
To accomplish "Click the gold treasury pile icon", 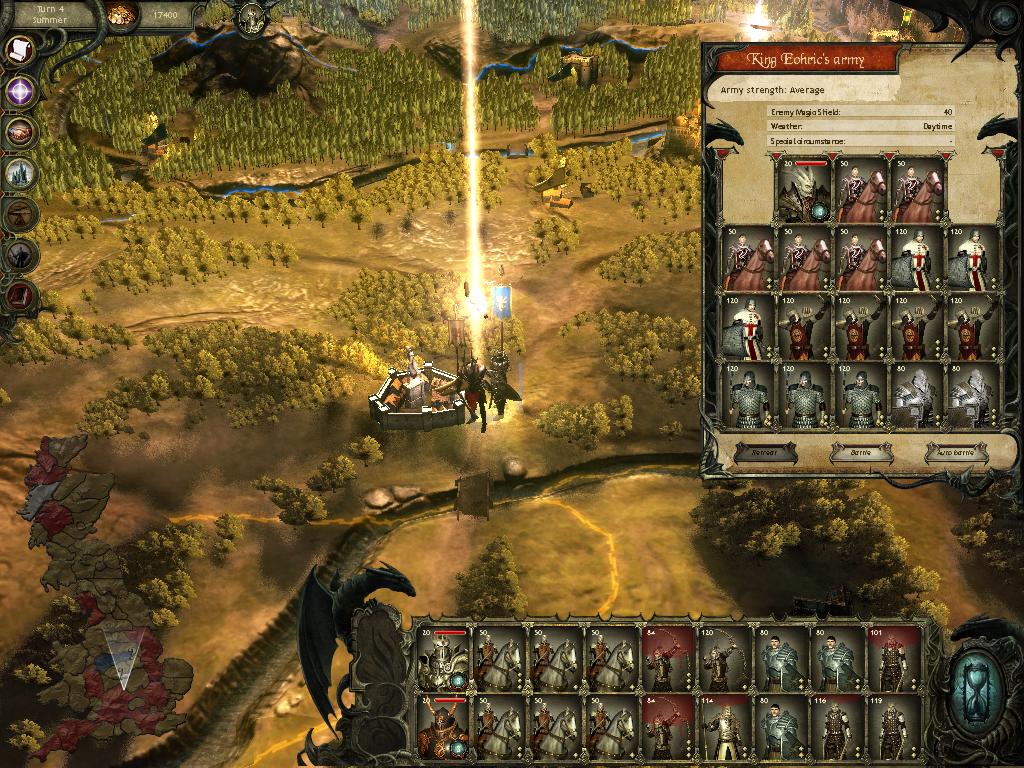I will coord(121,14).
